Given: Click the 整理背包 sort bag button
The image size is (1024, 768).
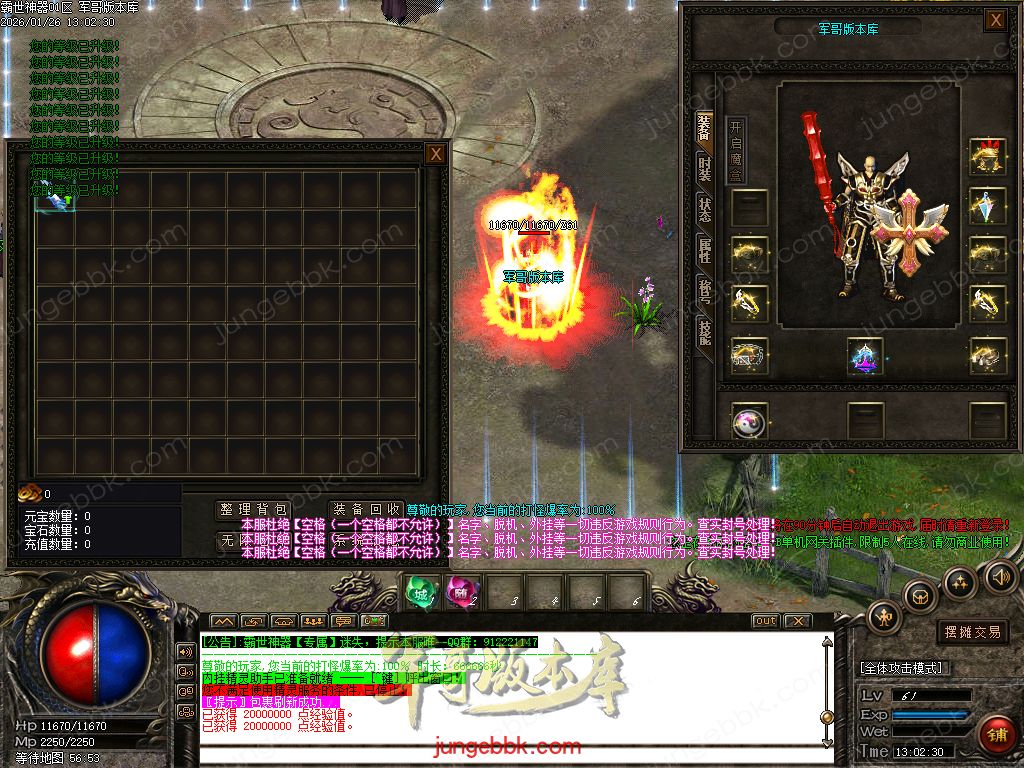Looking at the screenshot, I should [x=254, y=510].
